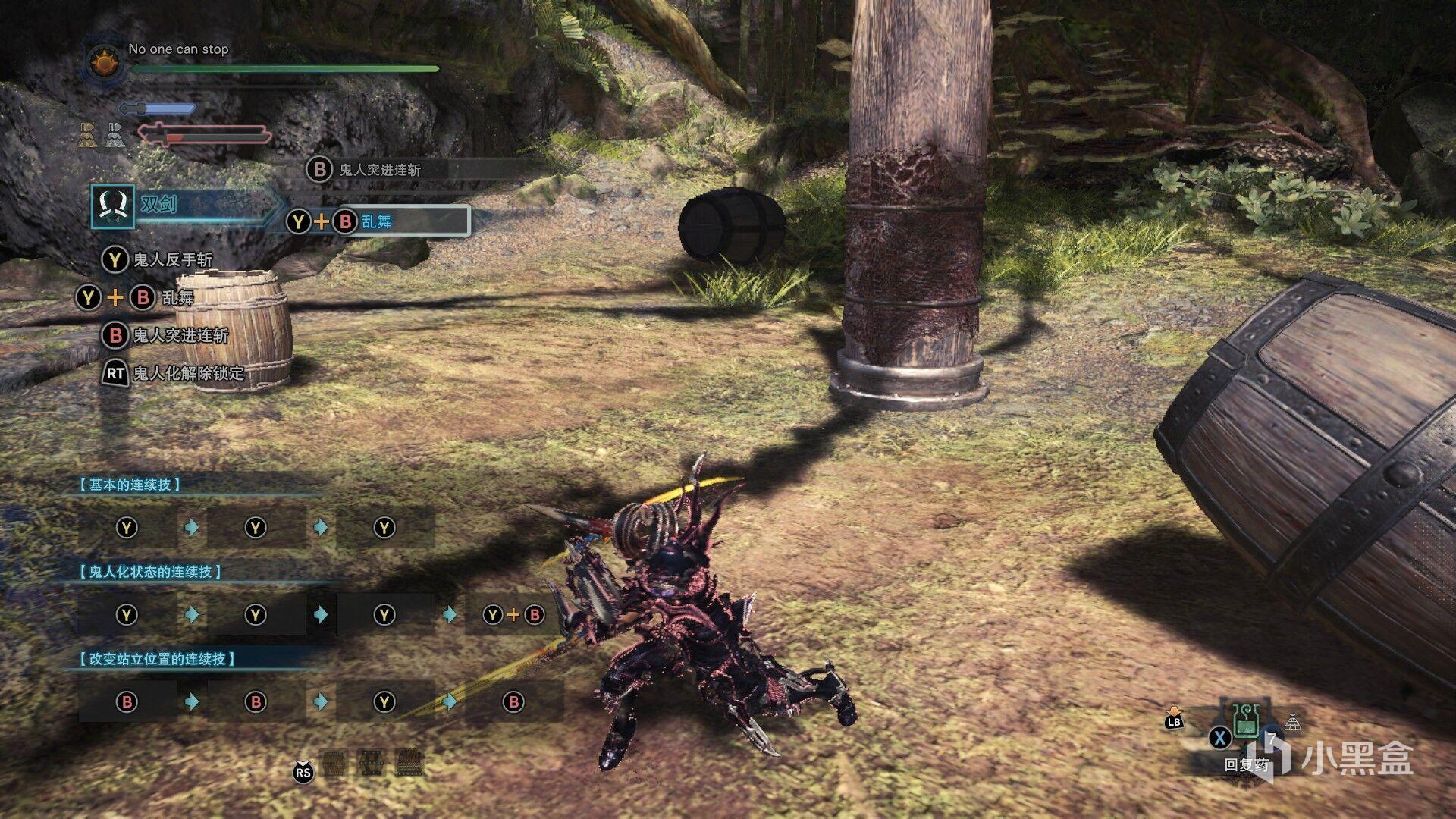Click the dual blades 双剑 weapon icon
The image size is (1456, 819).
113,206
